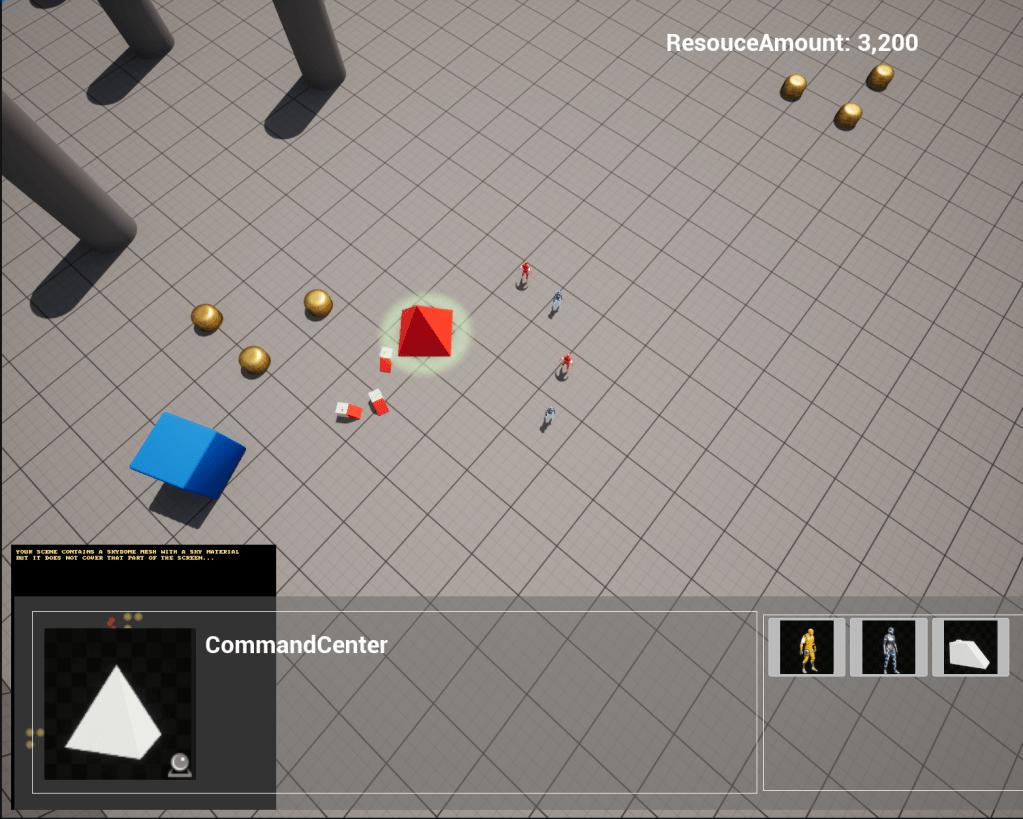Screen dimensions: 1023x819
Task: Click the CommandCenter pyramid portrait
Action: pyautogui.click(x=119, y=703)
